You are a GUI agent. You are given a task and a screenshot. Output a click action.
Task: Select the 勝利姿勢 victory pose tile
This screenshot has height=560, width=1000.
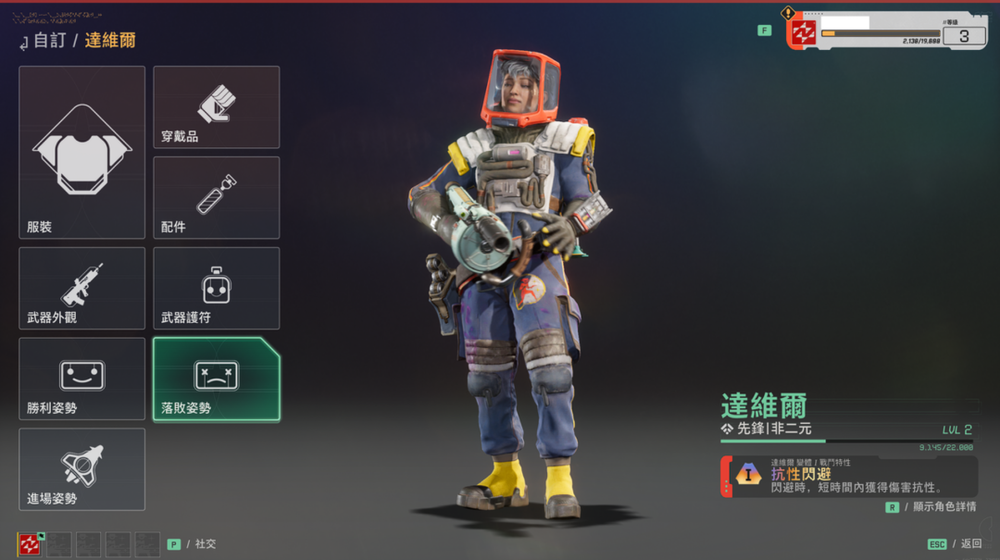tap(82, 378)
